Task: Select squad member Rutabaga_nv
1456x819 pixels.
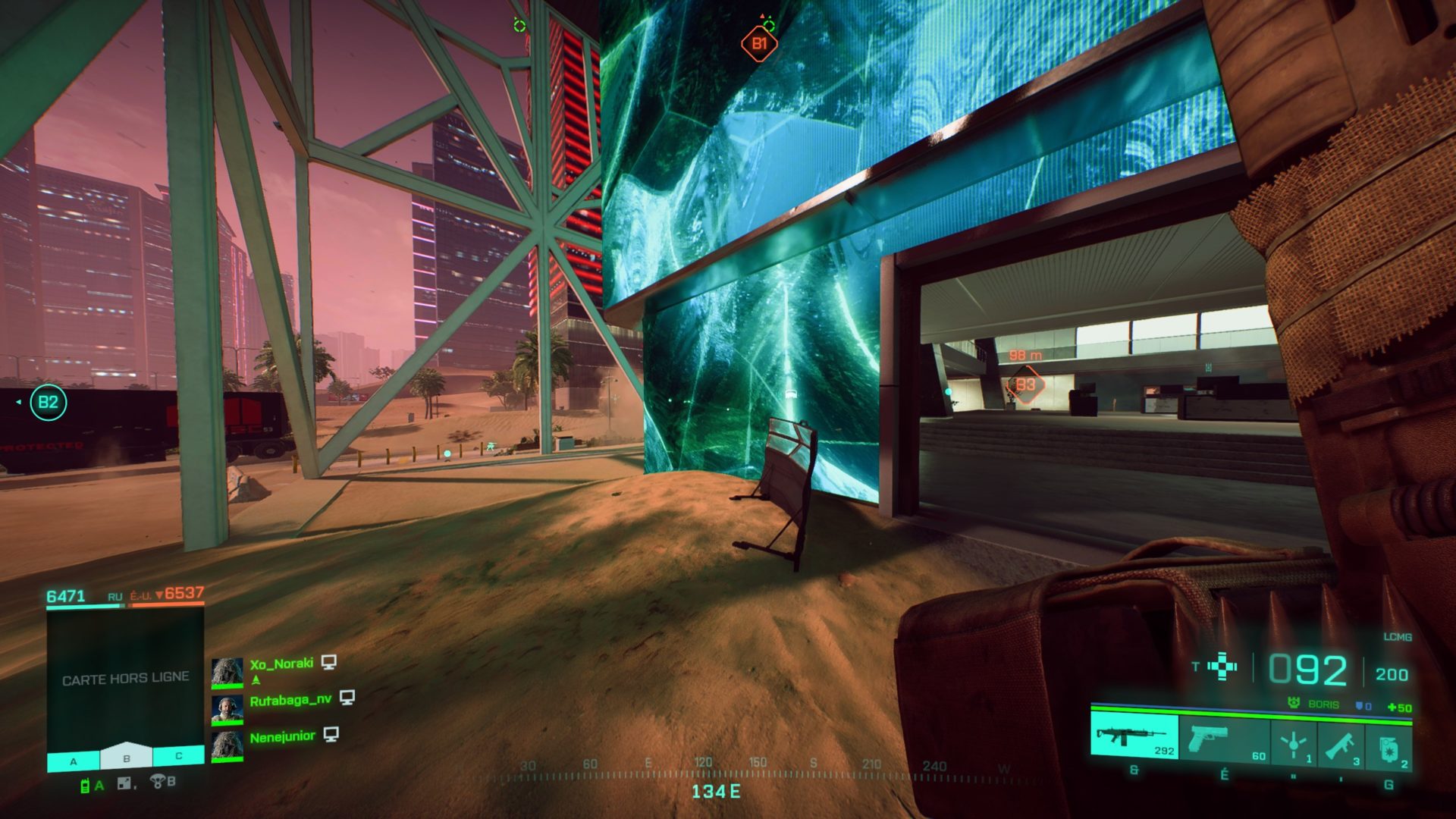Action: (290, 700)
